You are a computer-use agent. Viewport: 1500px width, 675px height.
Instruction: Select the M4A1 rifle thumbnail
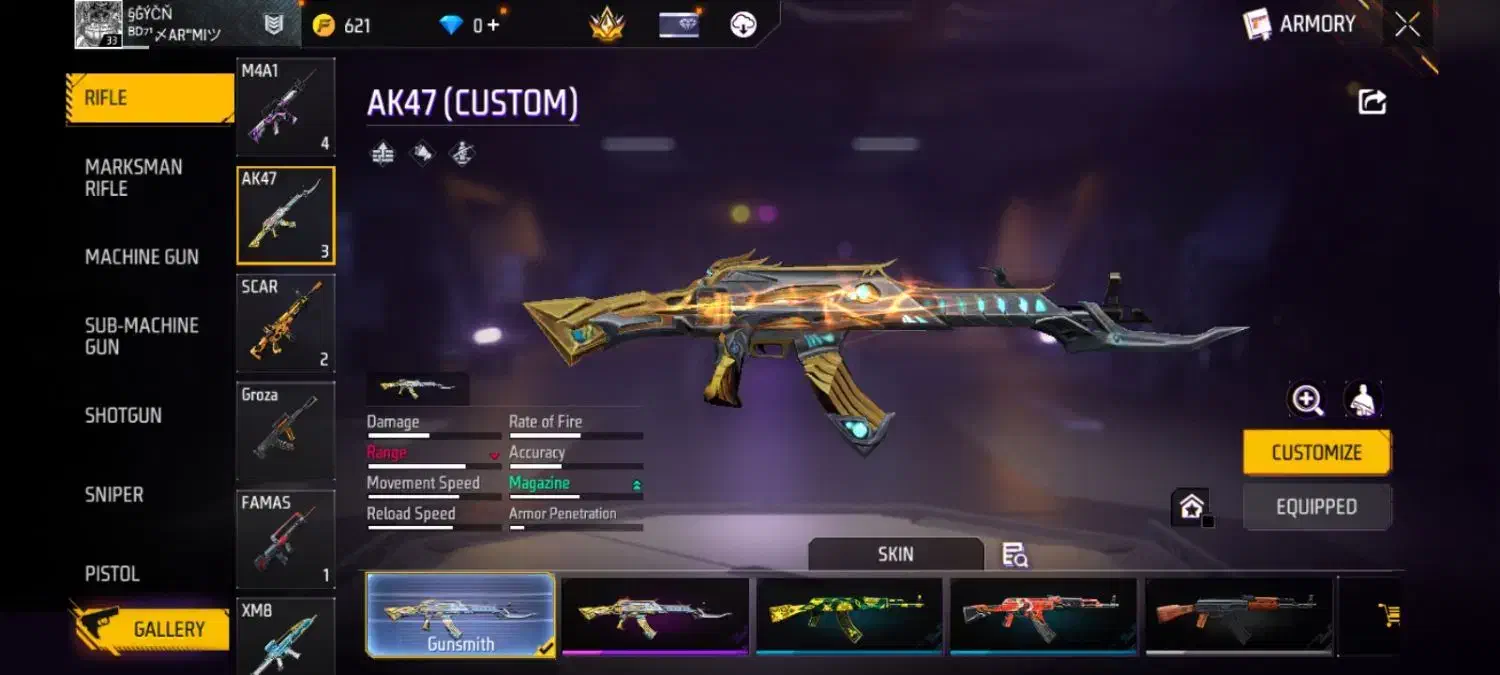[285, 108]
